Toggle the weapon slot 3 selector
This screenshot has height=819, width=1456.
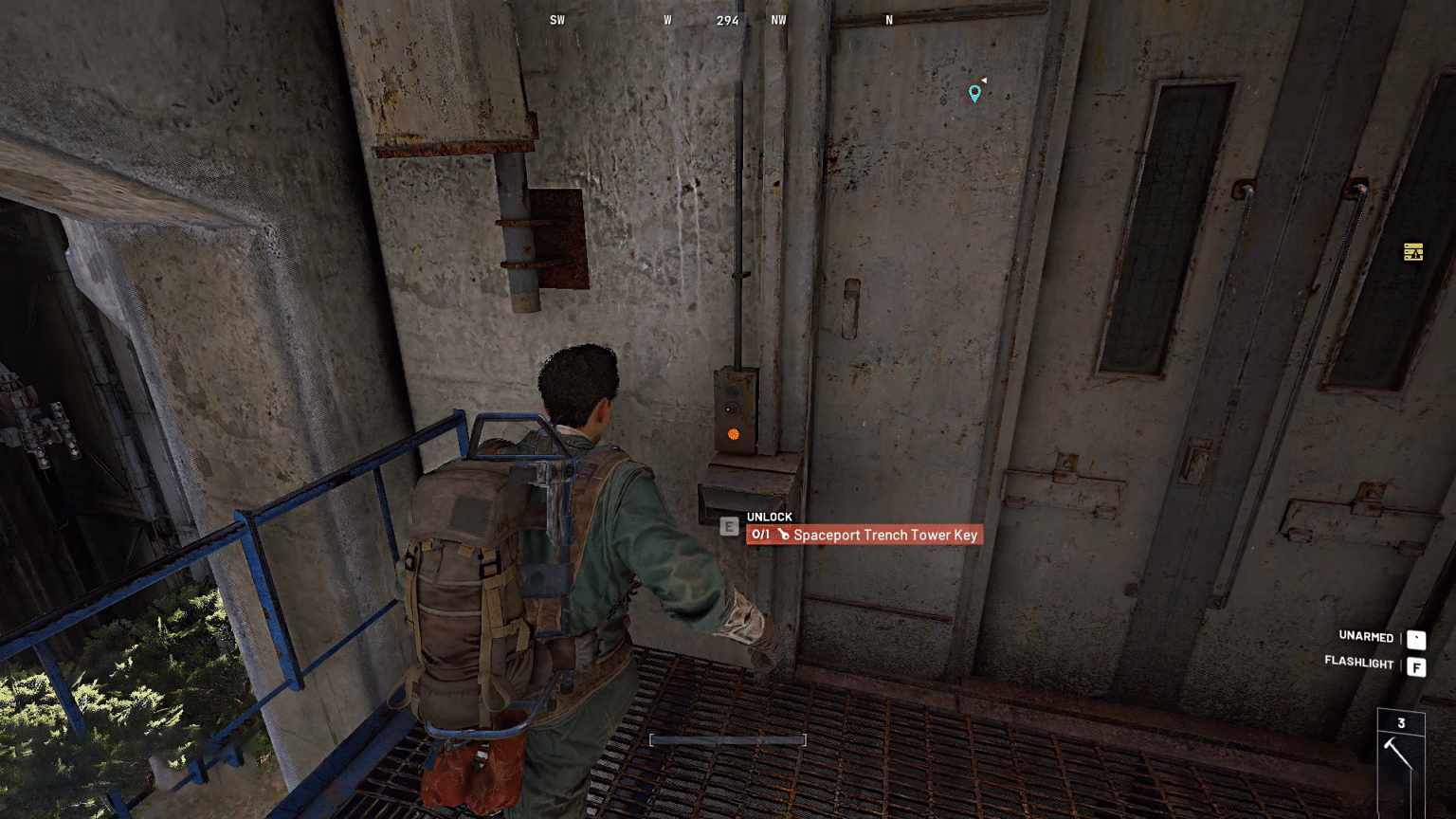1401,722
